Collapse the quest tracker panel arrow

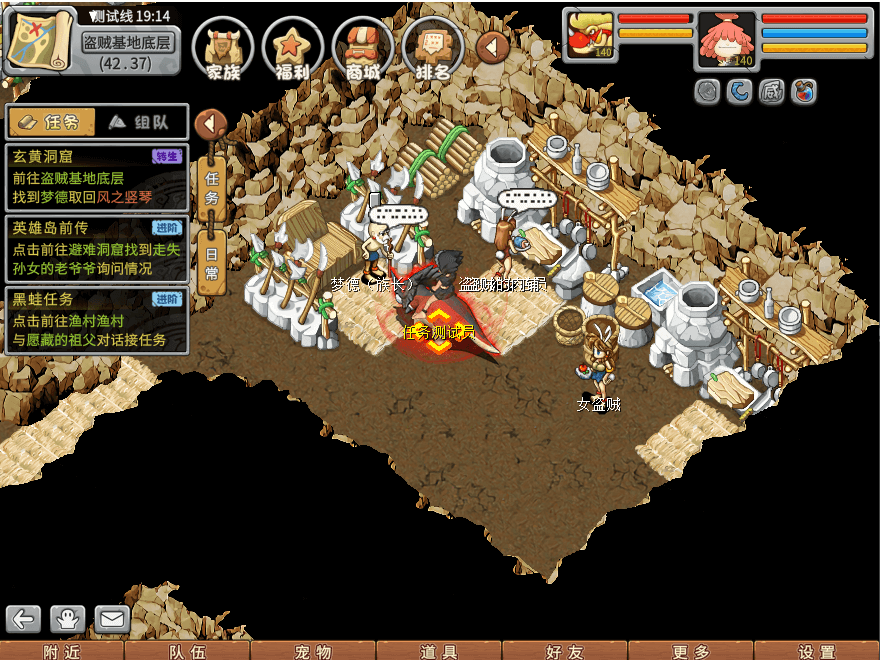(210, 124)
